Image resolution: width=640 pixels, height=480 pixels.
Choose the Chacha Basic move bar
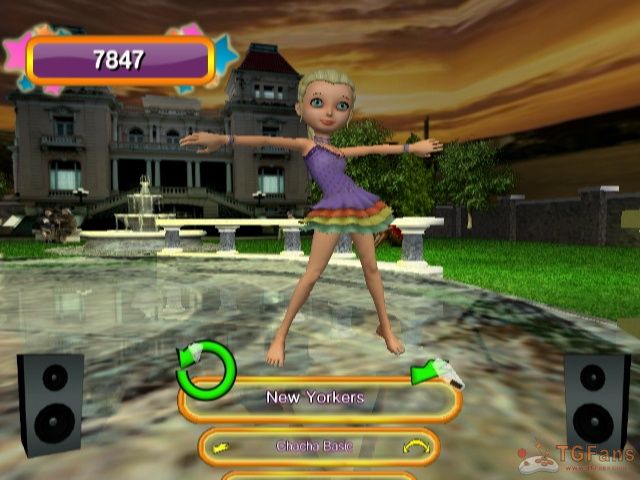(x=318, y=446)
